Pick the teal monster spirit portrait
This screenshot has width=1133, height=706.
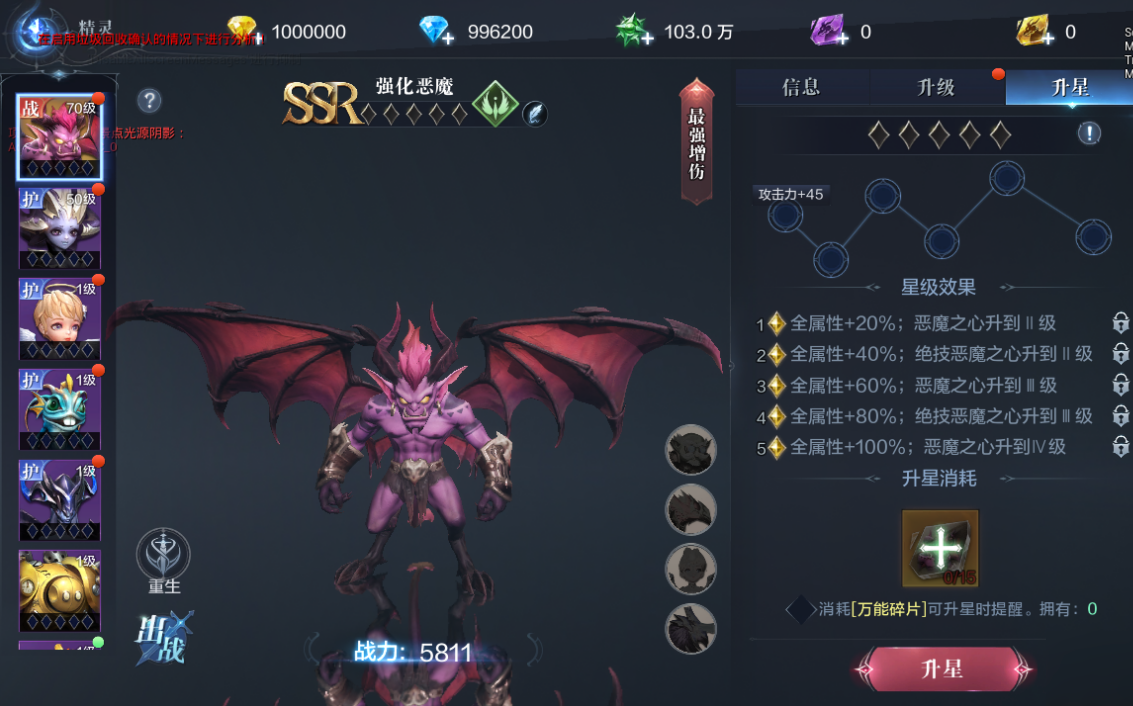pyautogui.click(x=59, y=410)
